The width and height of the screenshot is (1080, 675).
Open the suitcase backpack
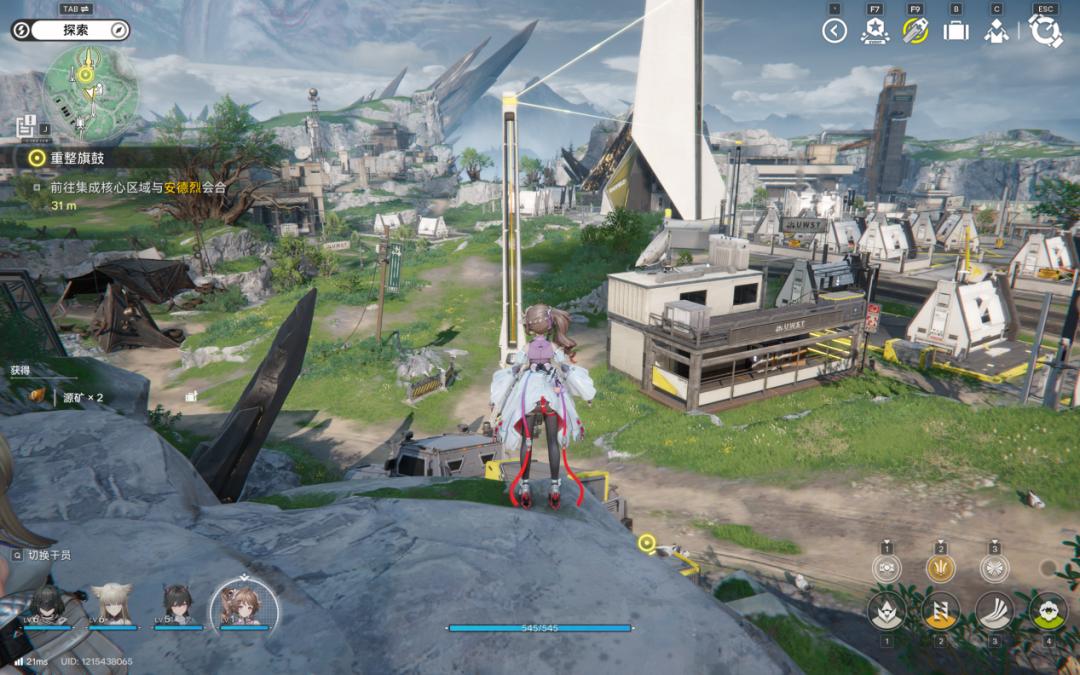pyautogui.click(x=956, y=31)
